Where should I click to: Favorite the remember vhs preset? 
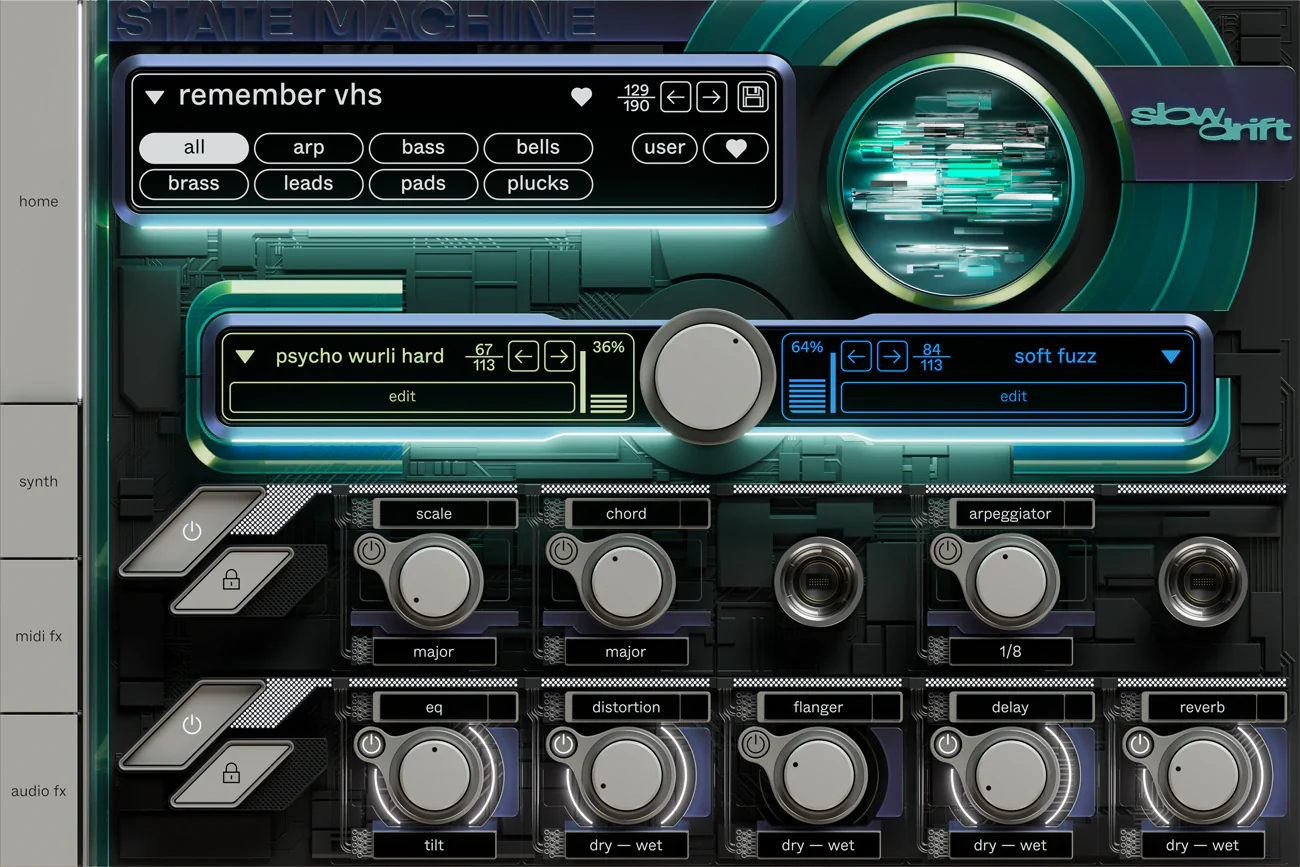click(581, 97)
